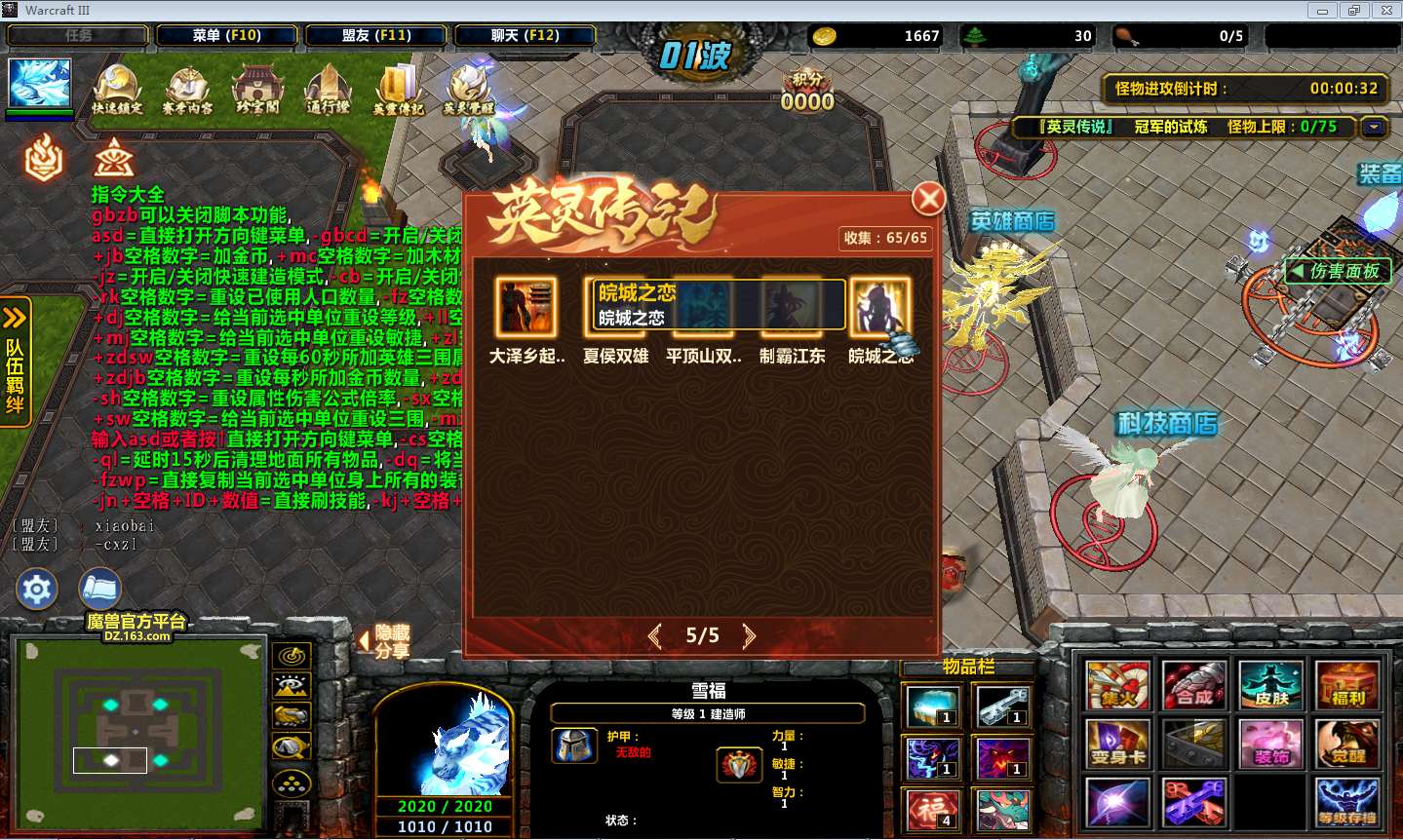Screen dimensions: 1403x840
Task: Open the 聊天 (F12) chat log
Action: pos(525,35)
